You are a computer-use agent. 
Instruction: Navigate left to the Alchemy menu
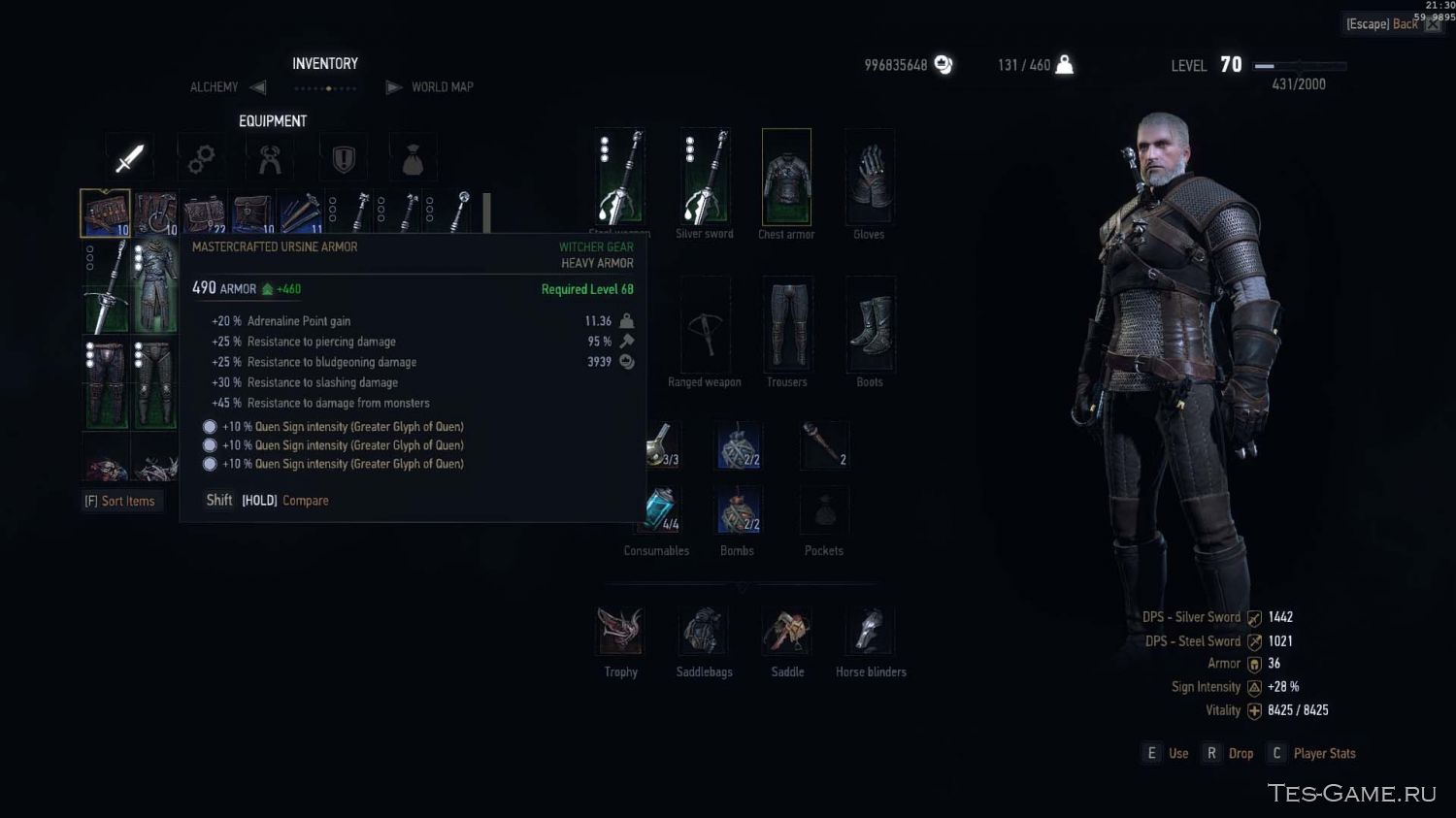click(x=257, y=87)
